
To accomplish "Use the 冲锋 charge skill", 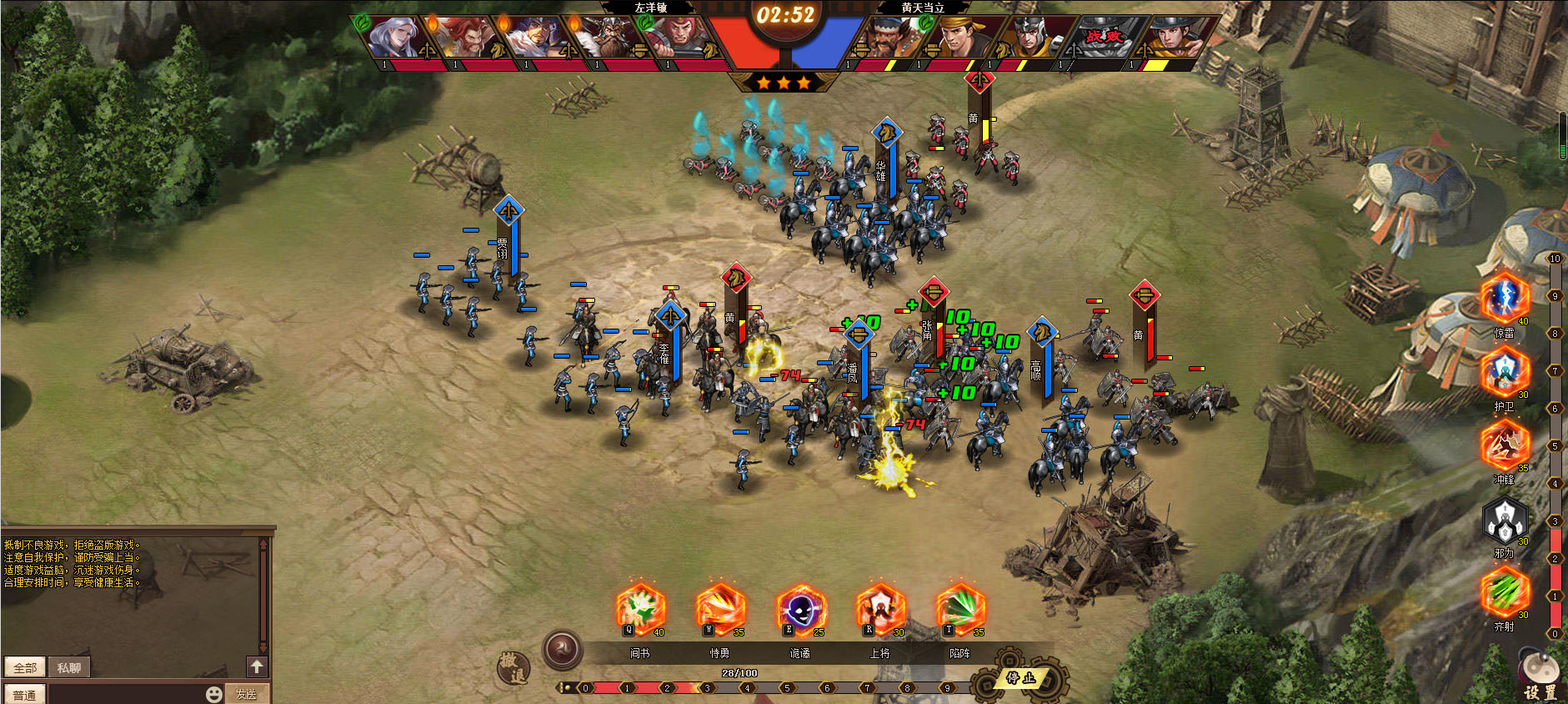I will [x=1505, y=446].
